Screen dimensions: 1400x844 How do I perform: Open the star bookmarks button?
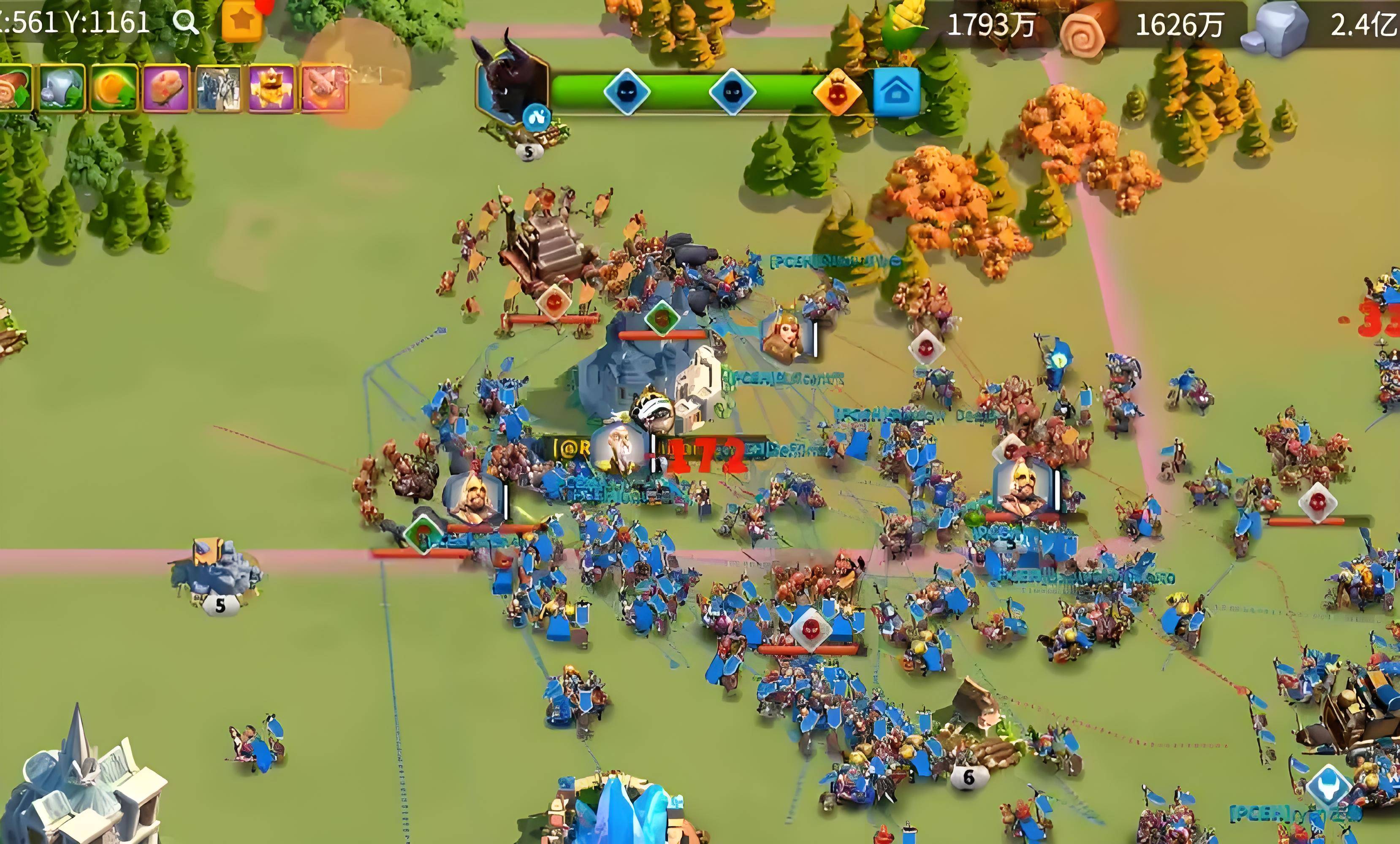242,20
